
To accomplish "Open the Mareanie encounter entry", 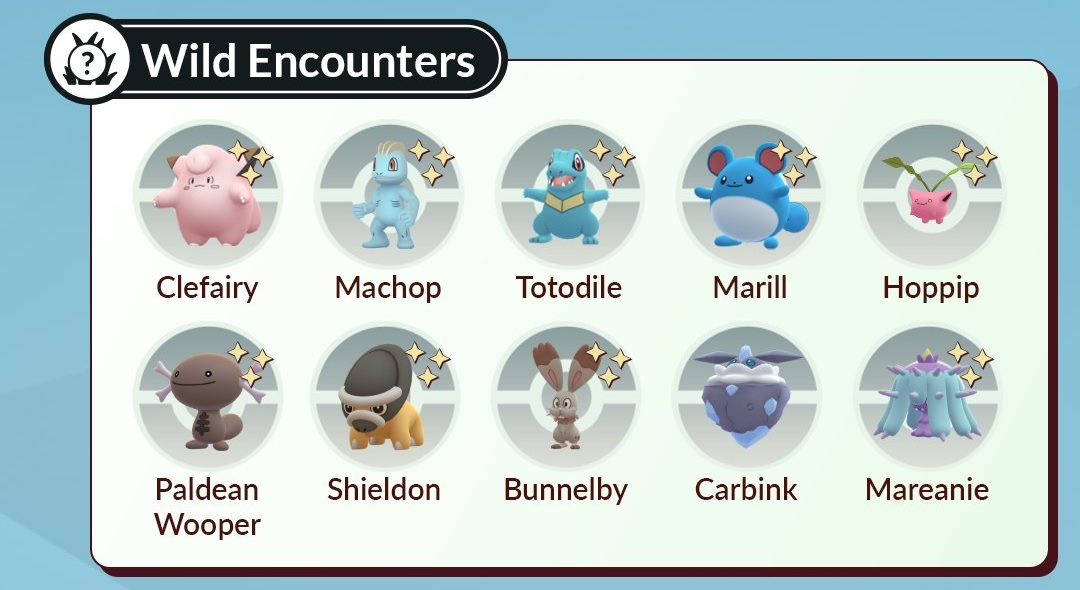I will point(927,397).
